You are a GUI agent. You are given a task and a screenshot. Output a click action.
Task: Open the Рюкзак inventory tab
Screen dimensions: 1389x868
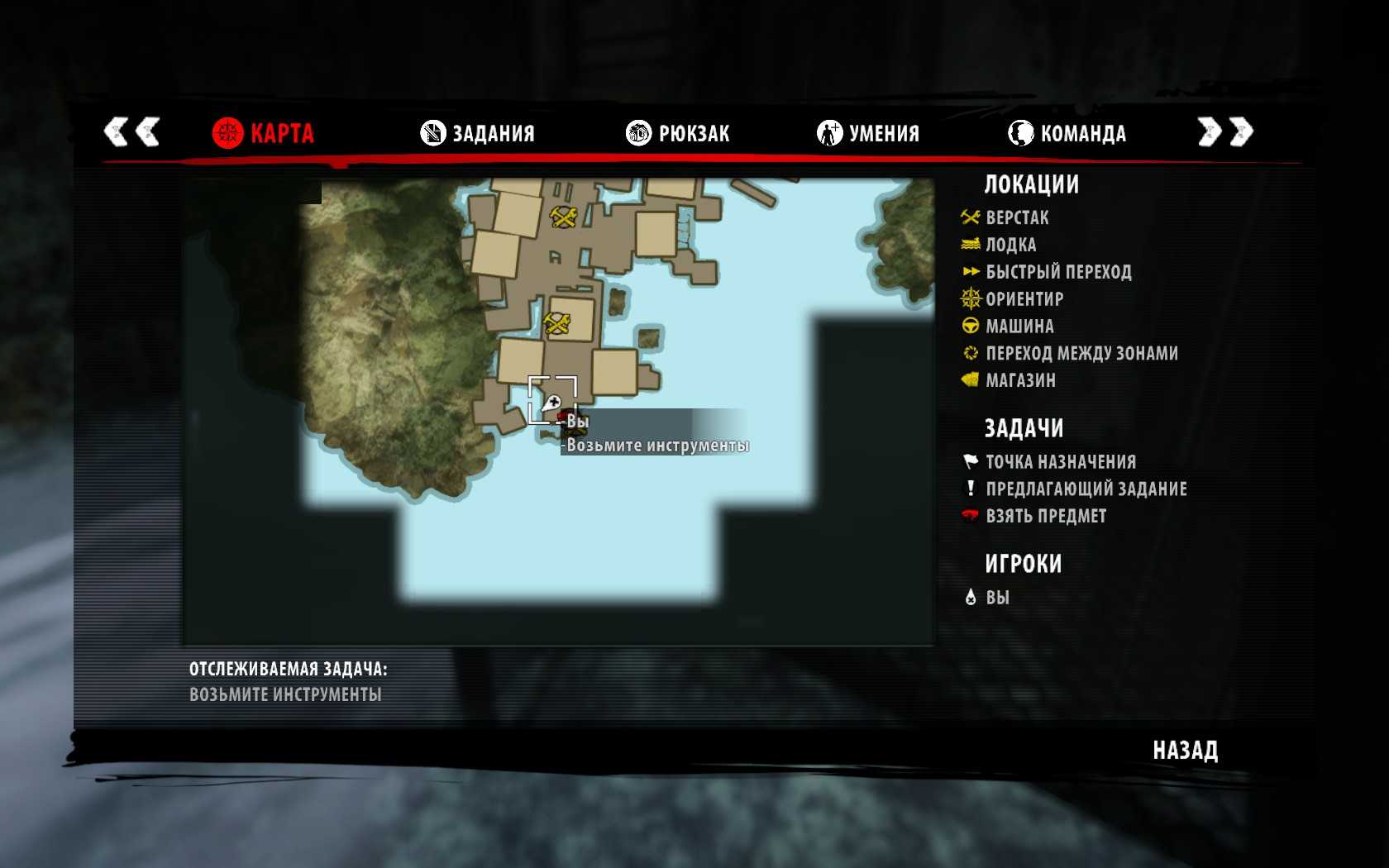click(678, 133)
